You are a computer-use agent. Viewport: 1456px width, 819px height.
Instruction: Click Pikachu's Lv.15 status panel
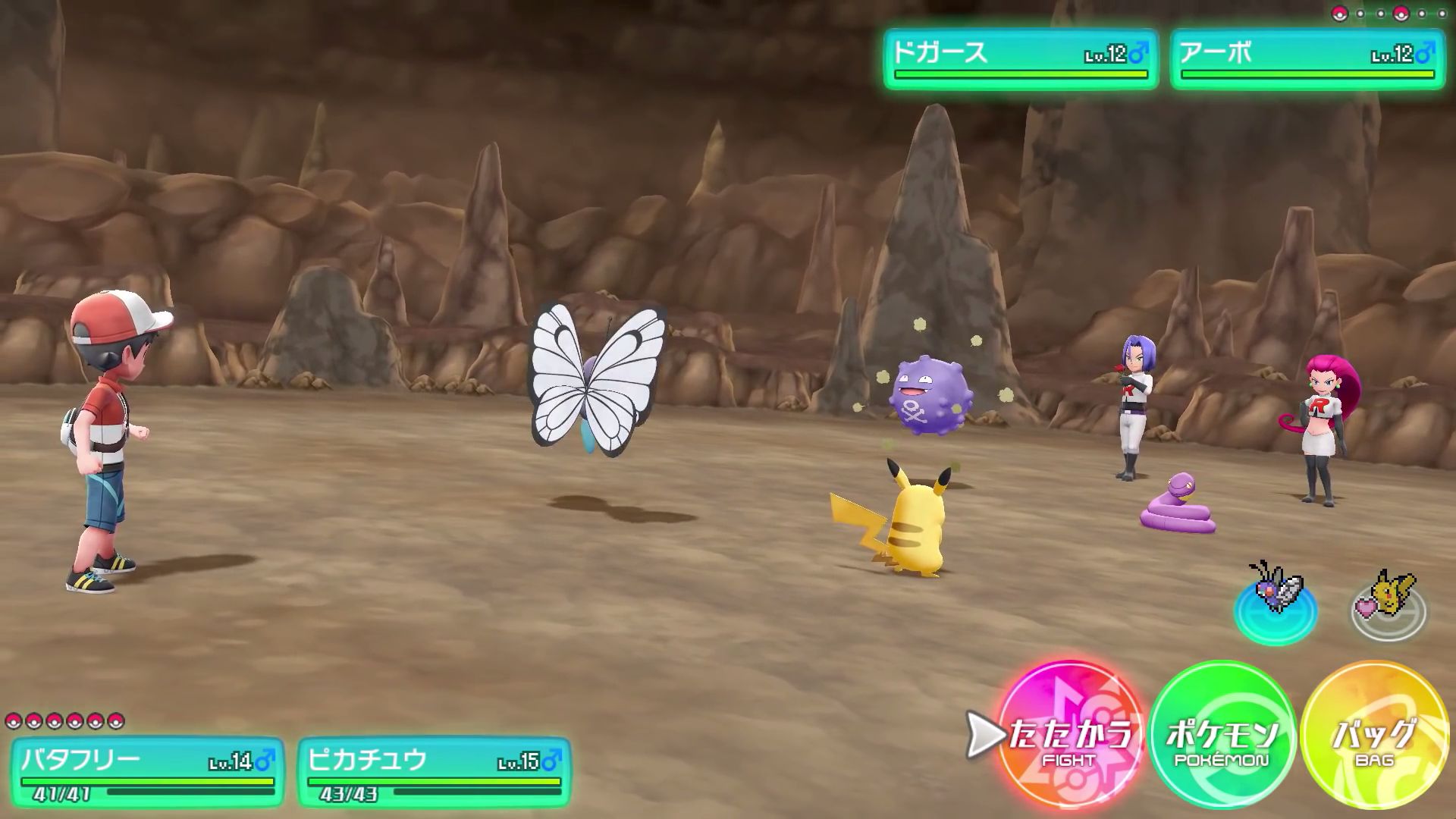point(434,772)
